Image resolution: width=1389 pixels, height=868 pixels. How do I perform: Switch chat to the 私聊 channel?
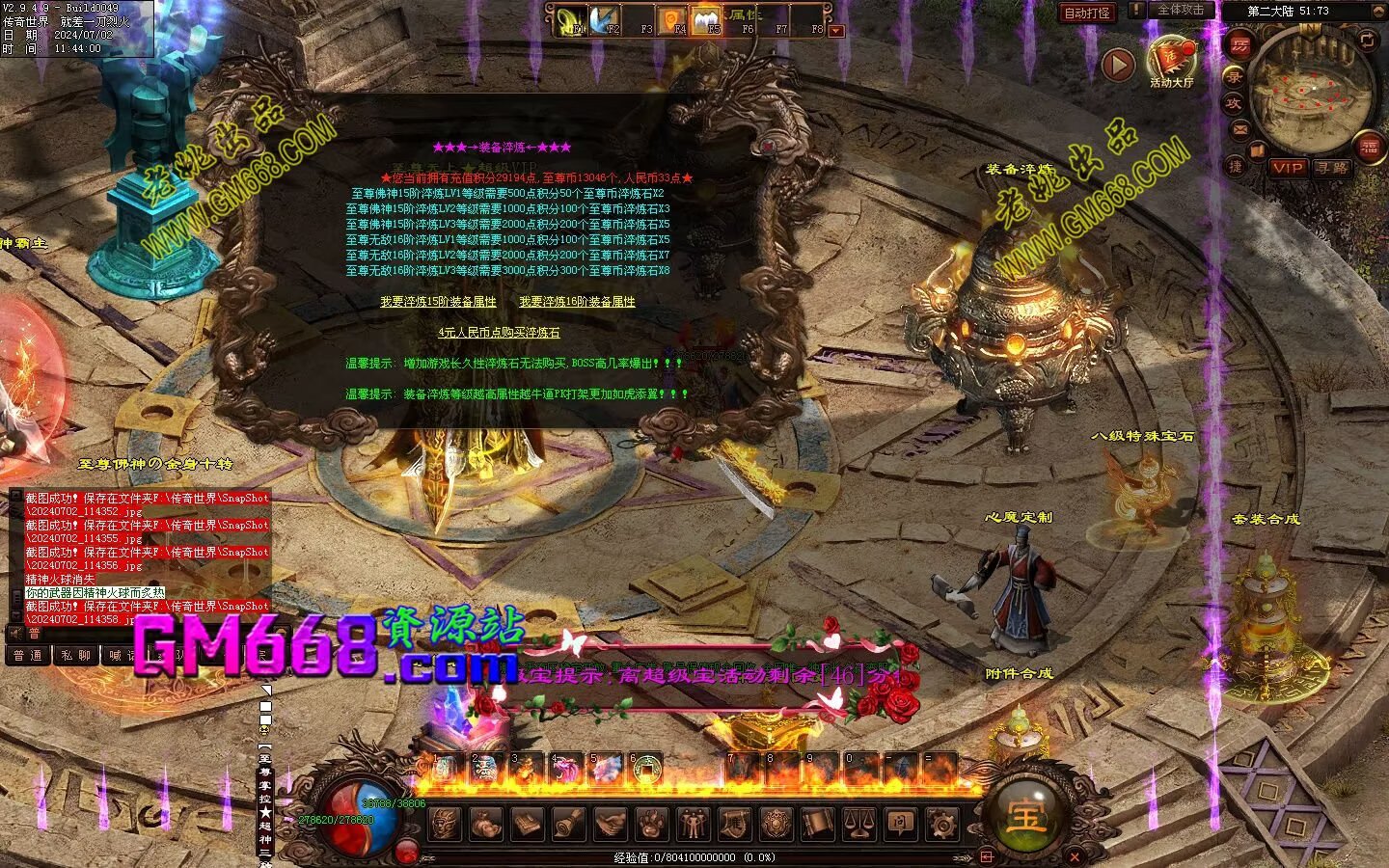(74, 656)
